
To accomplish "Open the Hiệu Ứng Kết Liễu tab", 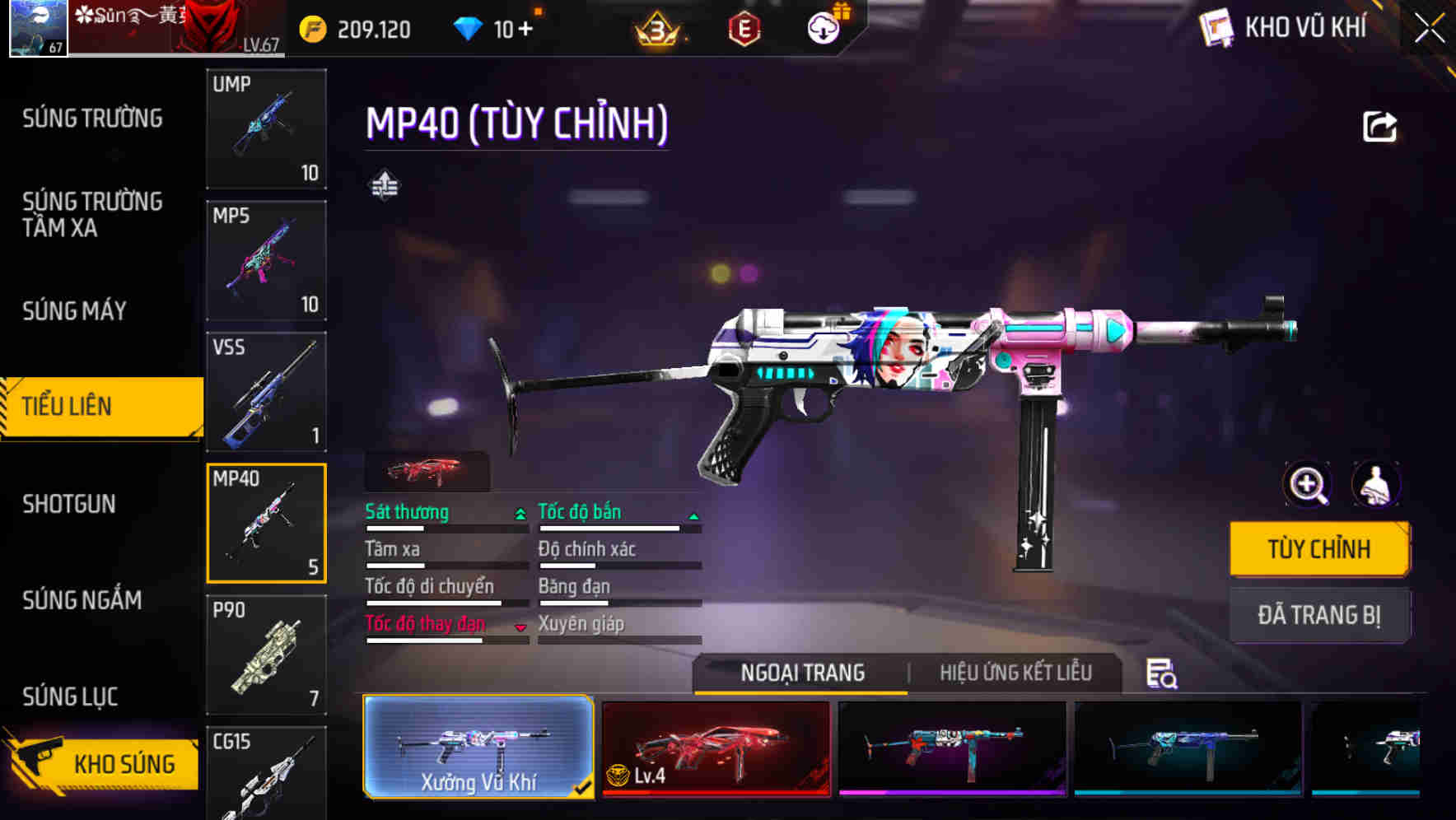I will [x=1015, y=673].
